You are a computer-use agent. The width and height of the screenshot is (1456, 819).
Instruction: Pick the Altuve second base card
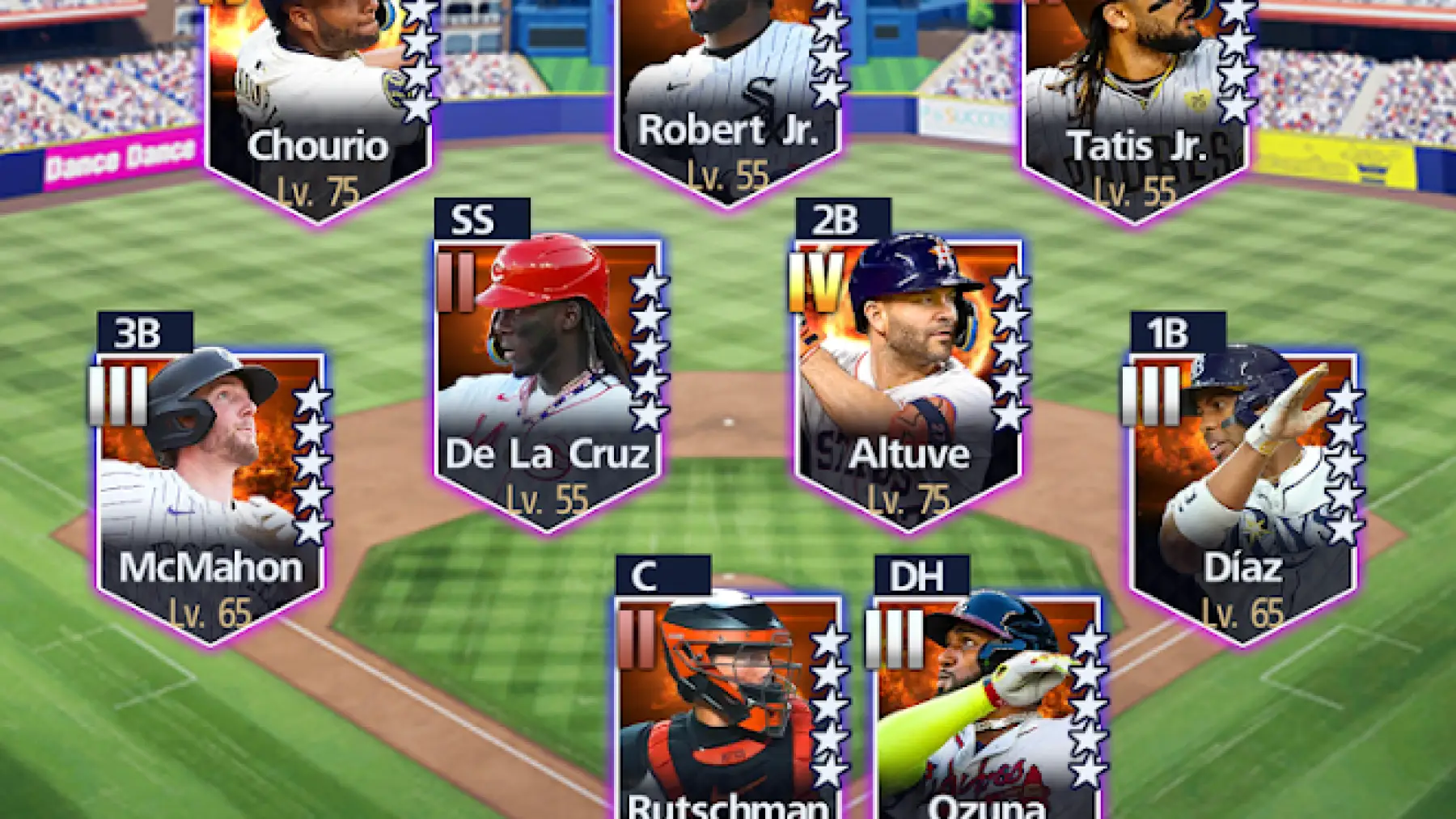[x=908, y=380]
